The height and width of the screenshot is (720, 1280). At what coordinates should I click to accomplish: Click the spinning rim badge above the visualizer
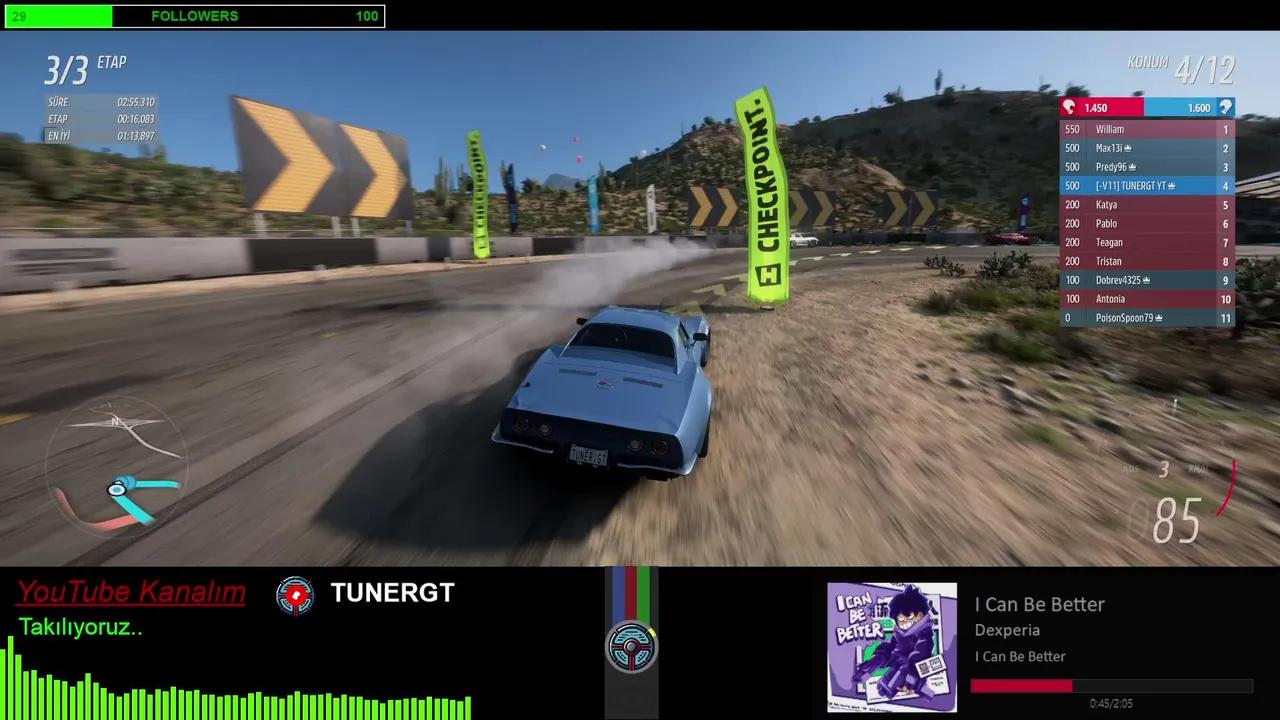[631, 647]
